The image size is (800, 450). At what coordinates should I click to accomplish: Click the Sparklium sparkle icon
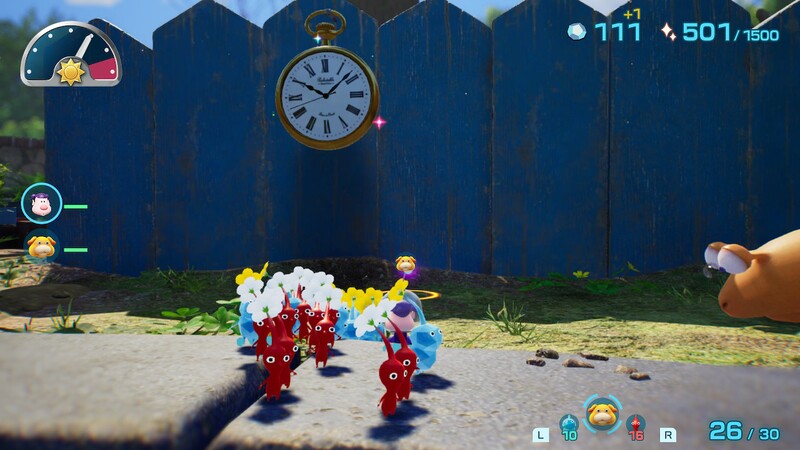[x=669, y=32]
